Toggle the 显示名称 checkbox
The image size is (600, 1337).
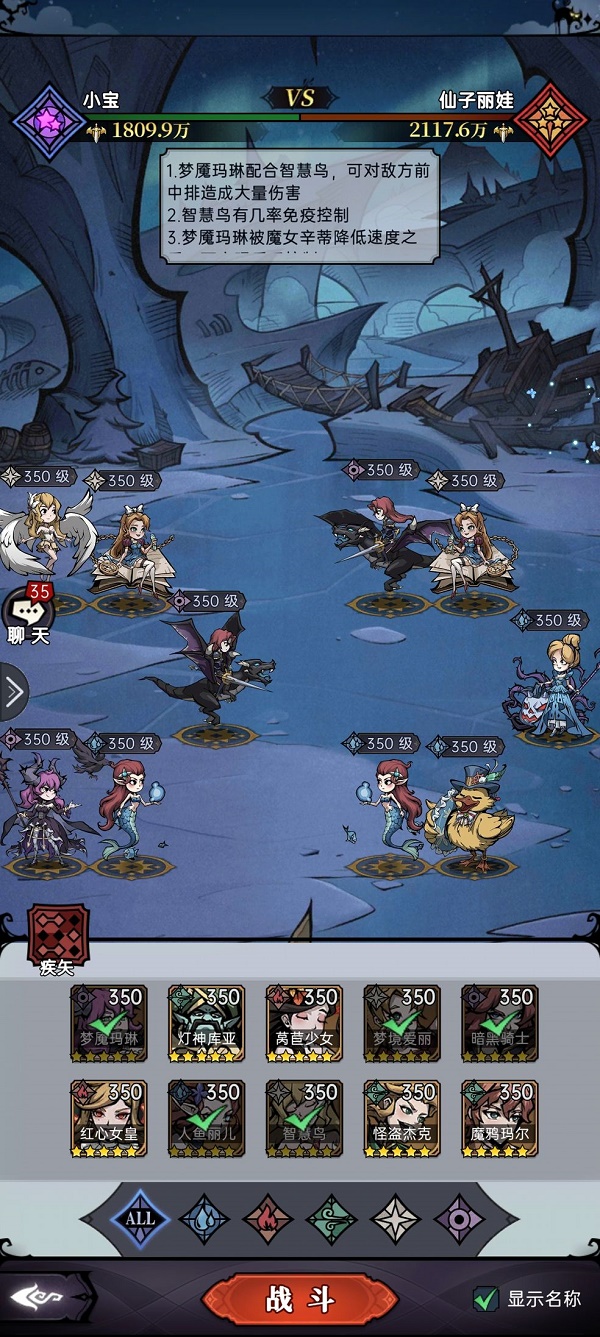tap(486, 1299)
